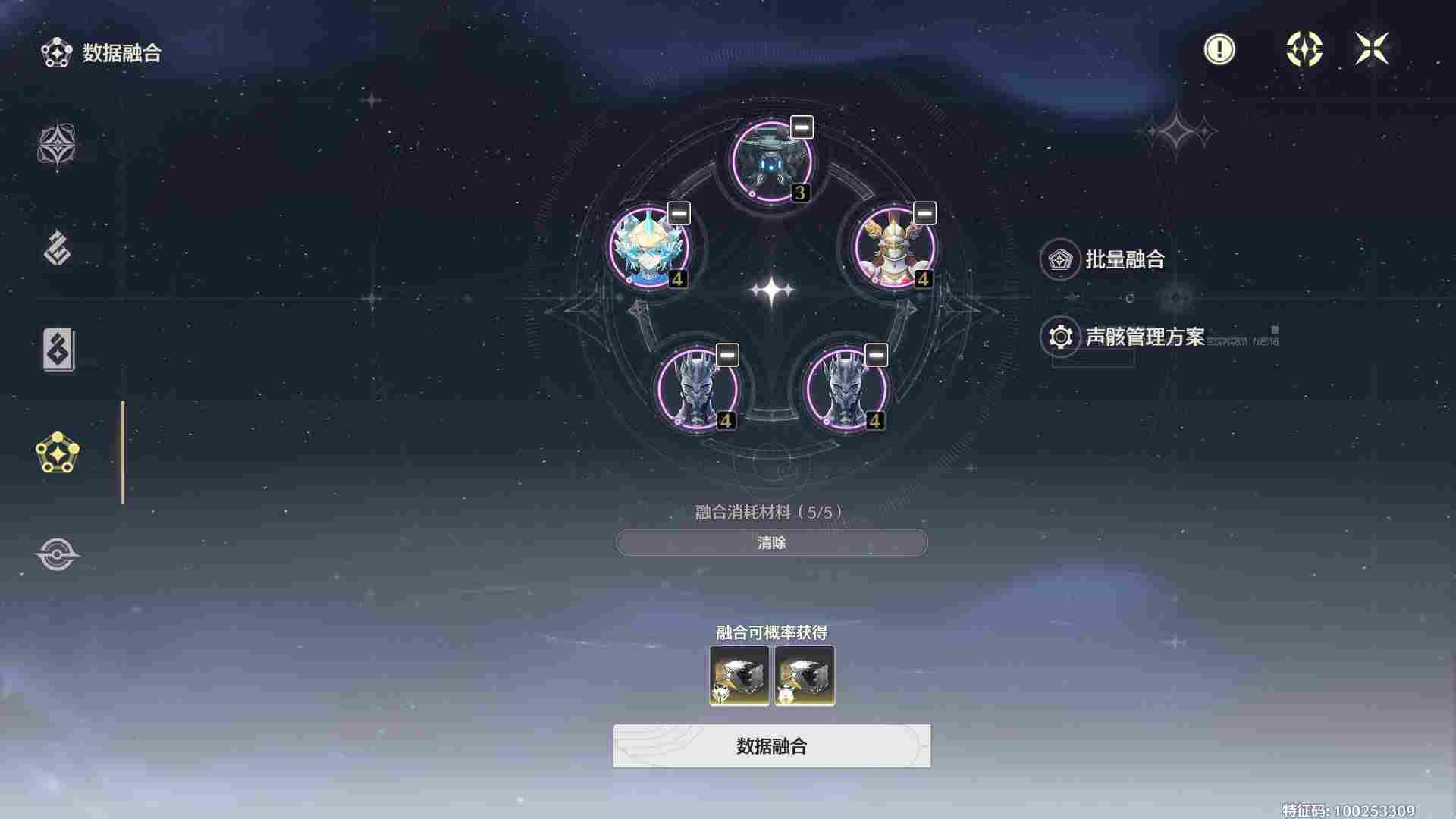Open 声骸管理方案 management plan
1456x819 pixels.
[x=1145, y=339]
